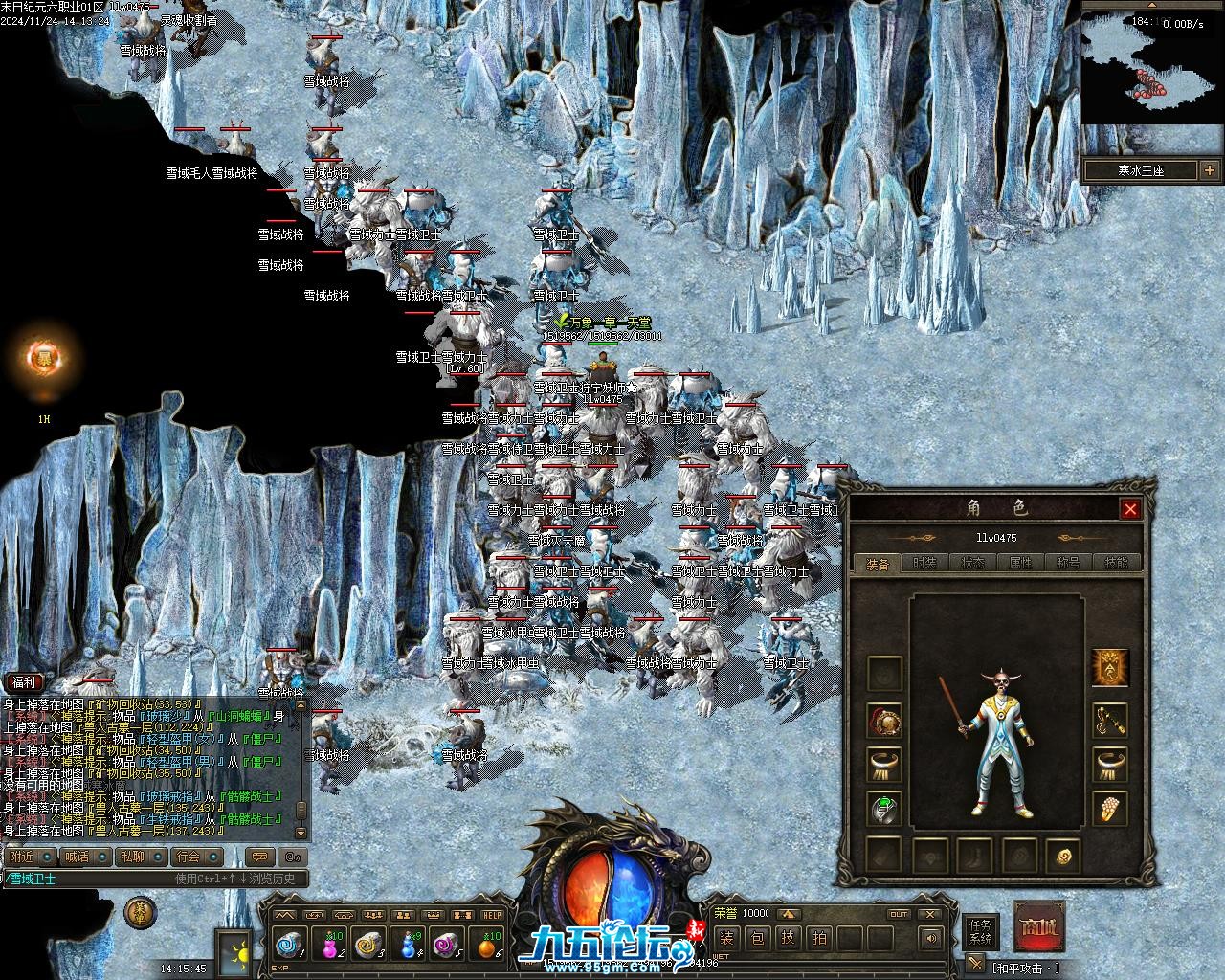The height and width of the screenshot is (980, 1225).
Task: Select the green gem ring slot
Action: (x=883, y=809)
